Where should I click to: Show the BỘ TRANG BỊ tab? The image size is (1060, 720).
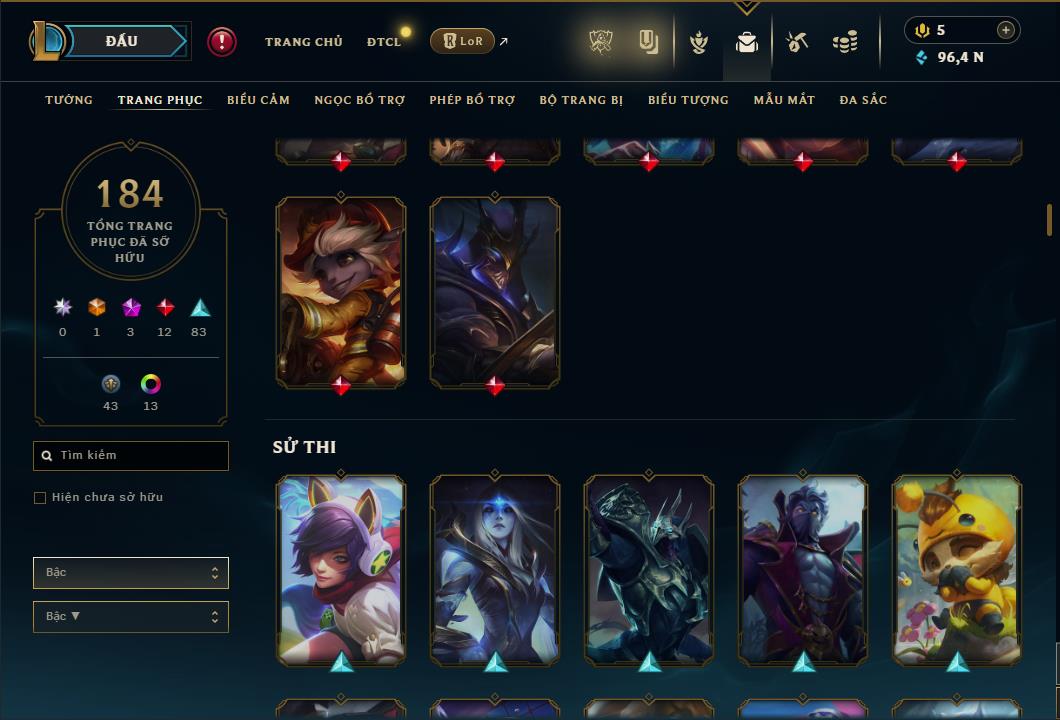581,100
